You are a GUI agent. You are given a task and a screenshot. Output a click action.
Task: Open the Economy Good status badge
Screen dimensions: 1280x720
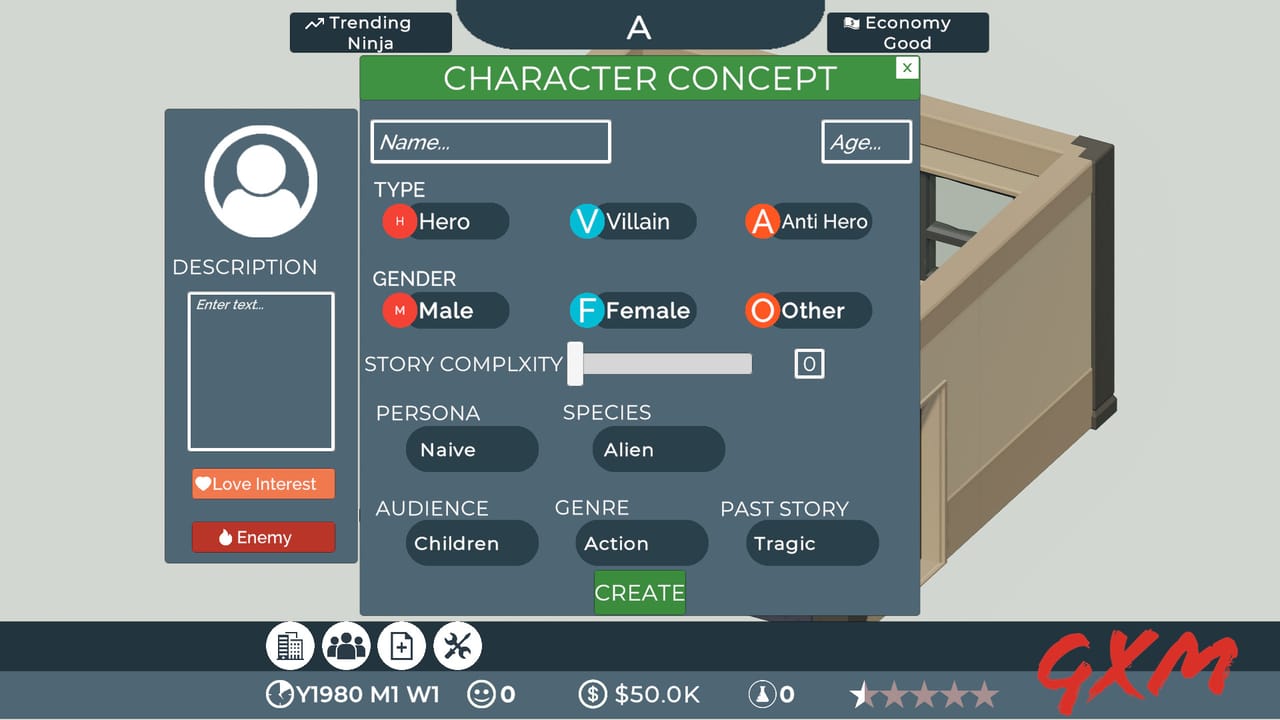[906, 32]
